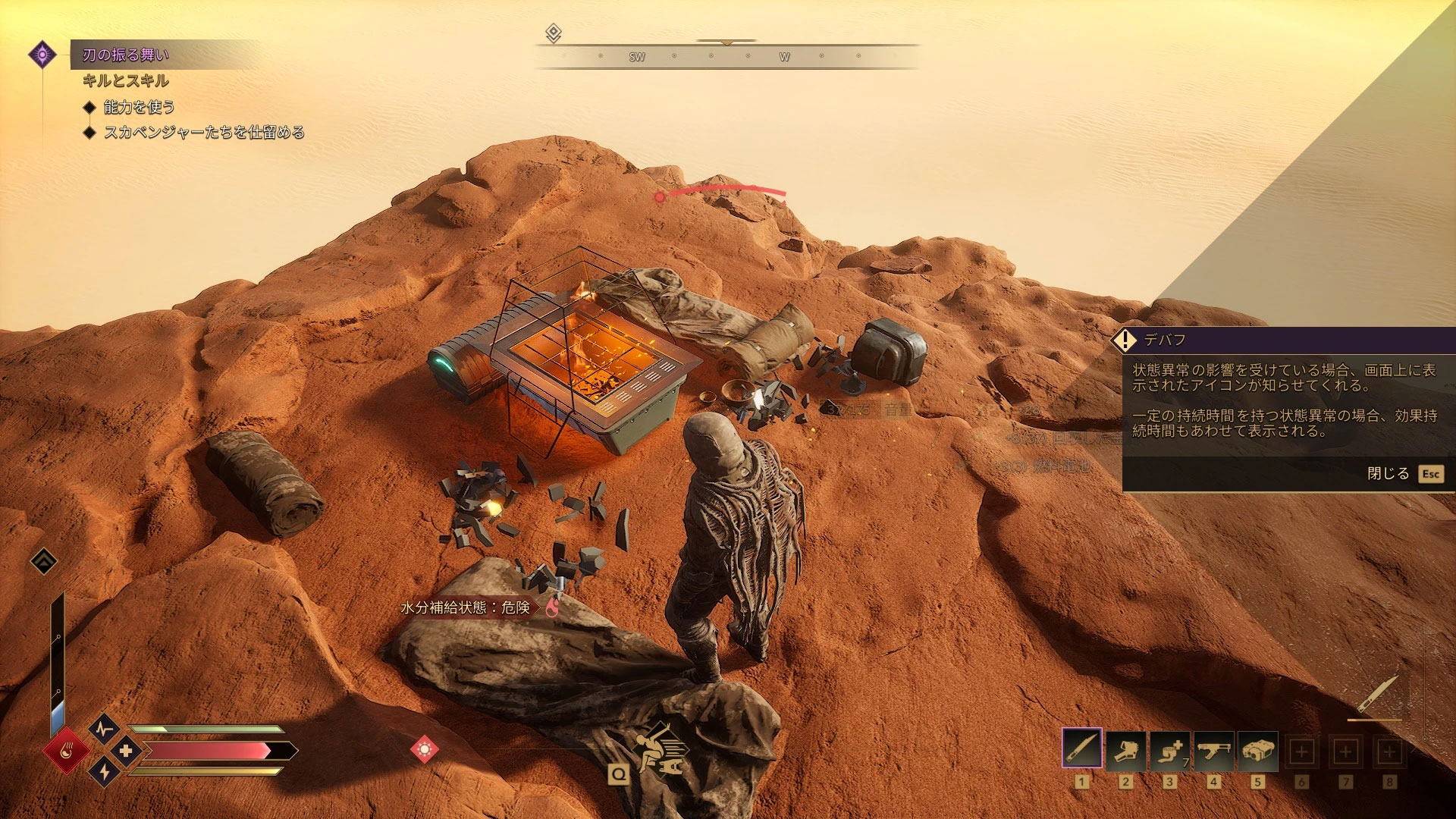1456x819 pixels.
Task: Click the purple quest marker diamond icon
Action: [42, 55]
